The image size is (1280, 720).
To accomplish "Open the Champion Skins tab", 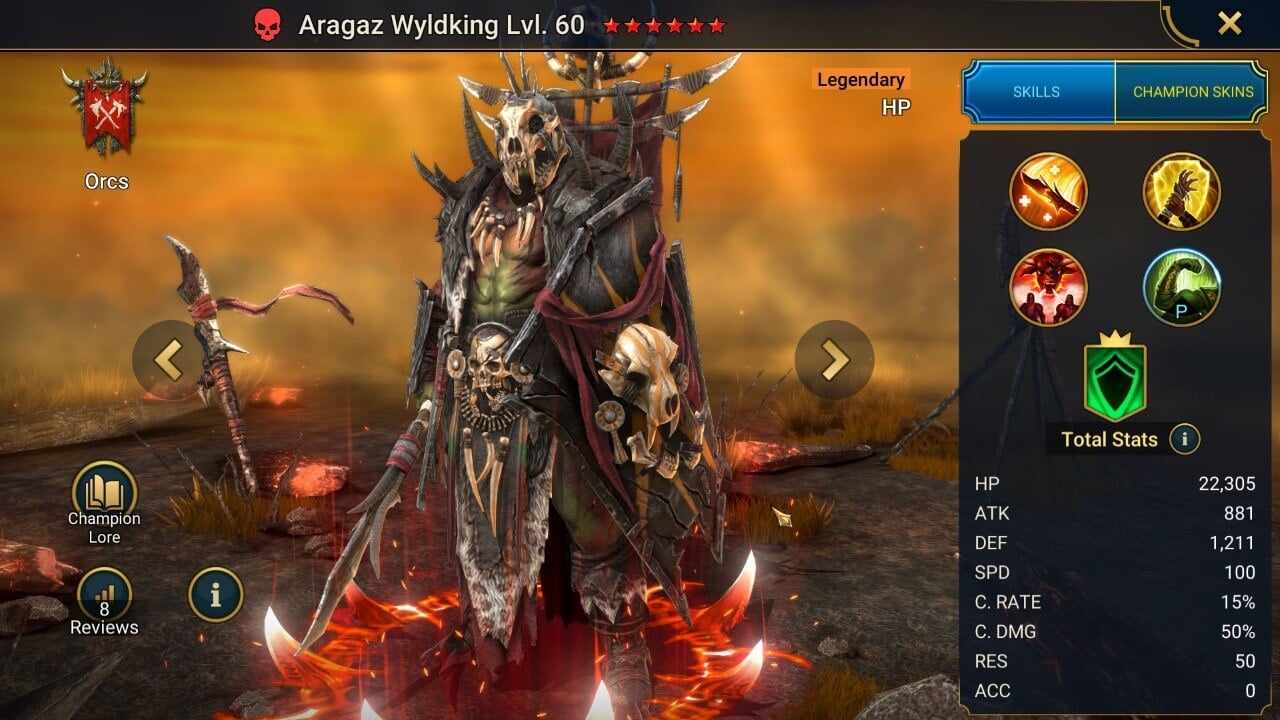I will tap(1192, 91).
